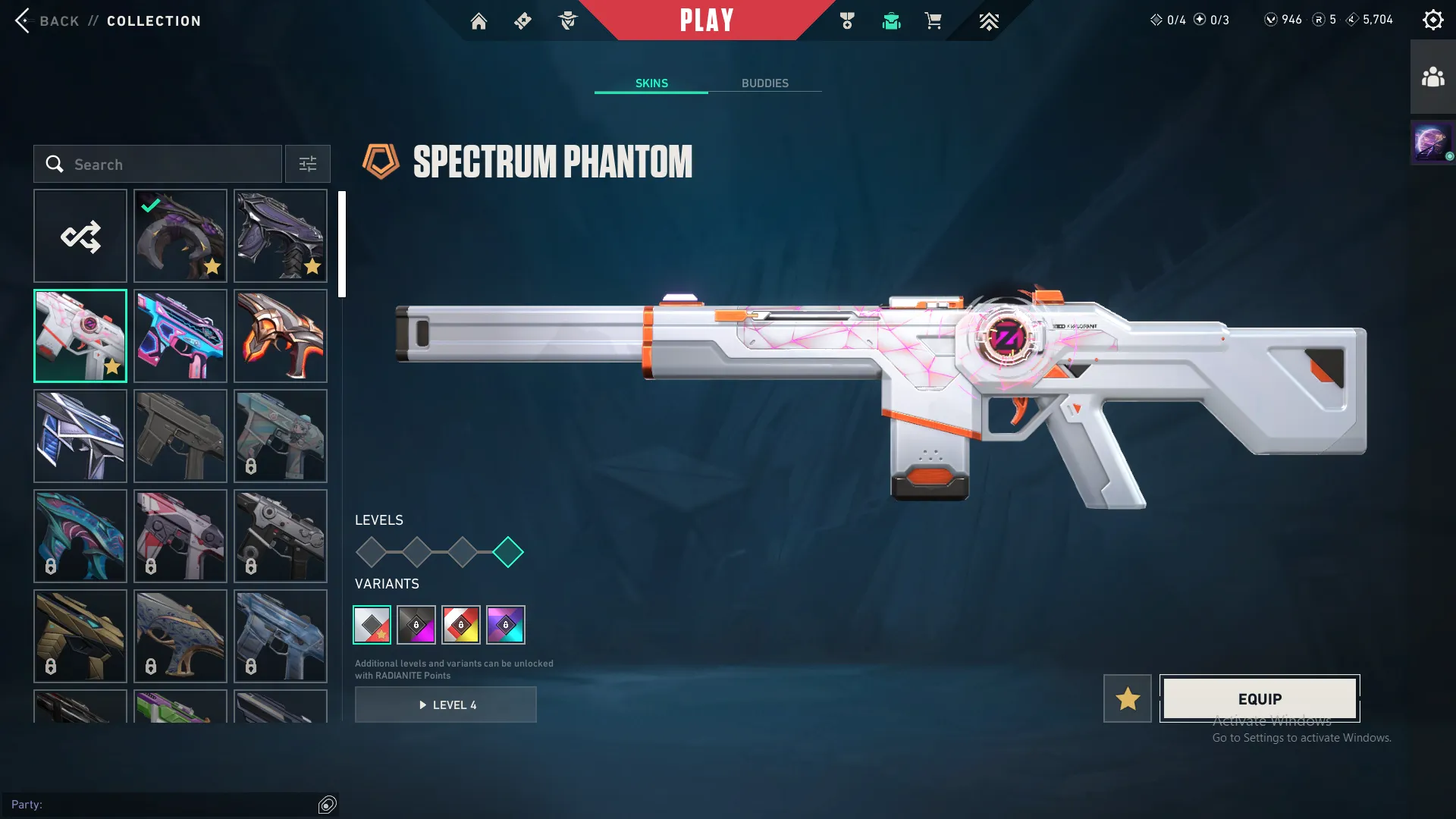This screenshot has width=1456, height=819.
Task: Select the fourth level diamond marker
Action: [x=509, y=552]
